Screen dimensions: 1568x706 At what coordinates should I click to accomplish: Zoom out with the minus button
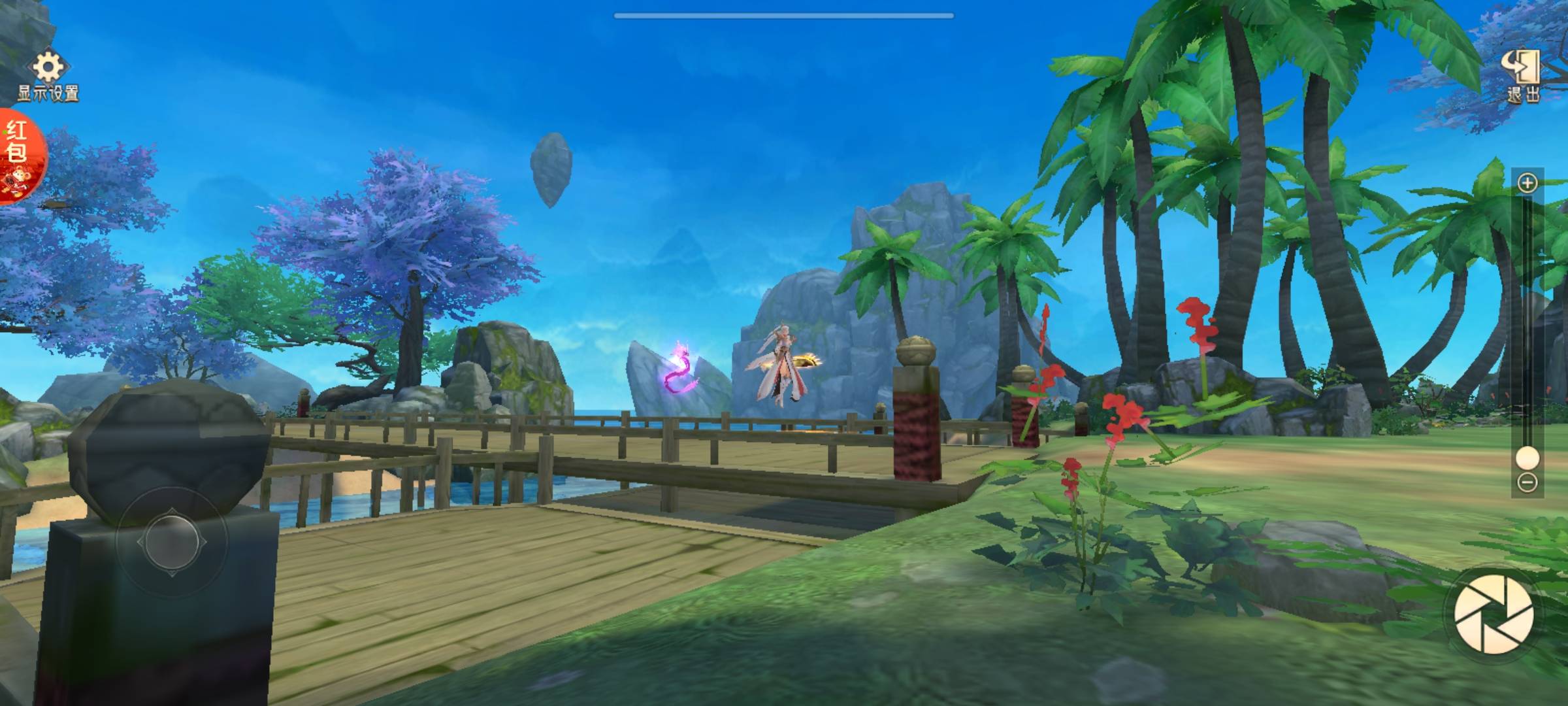tap(1527, 483)
